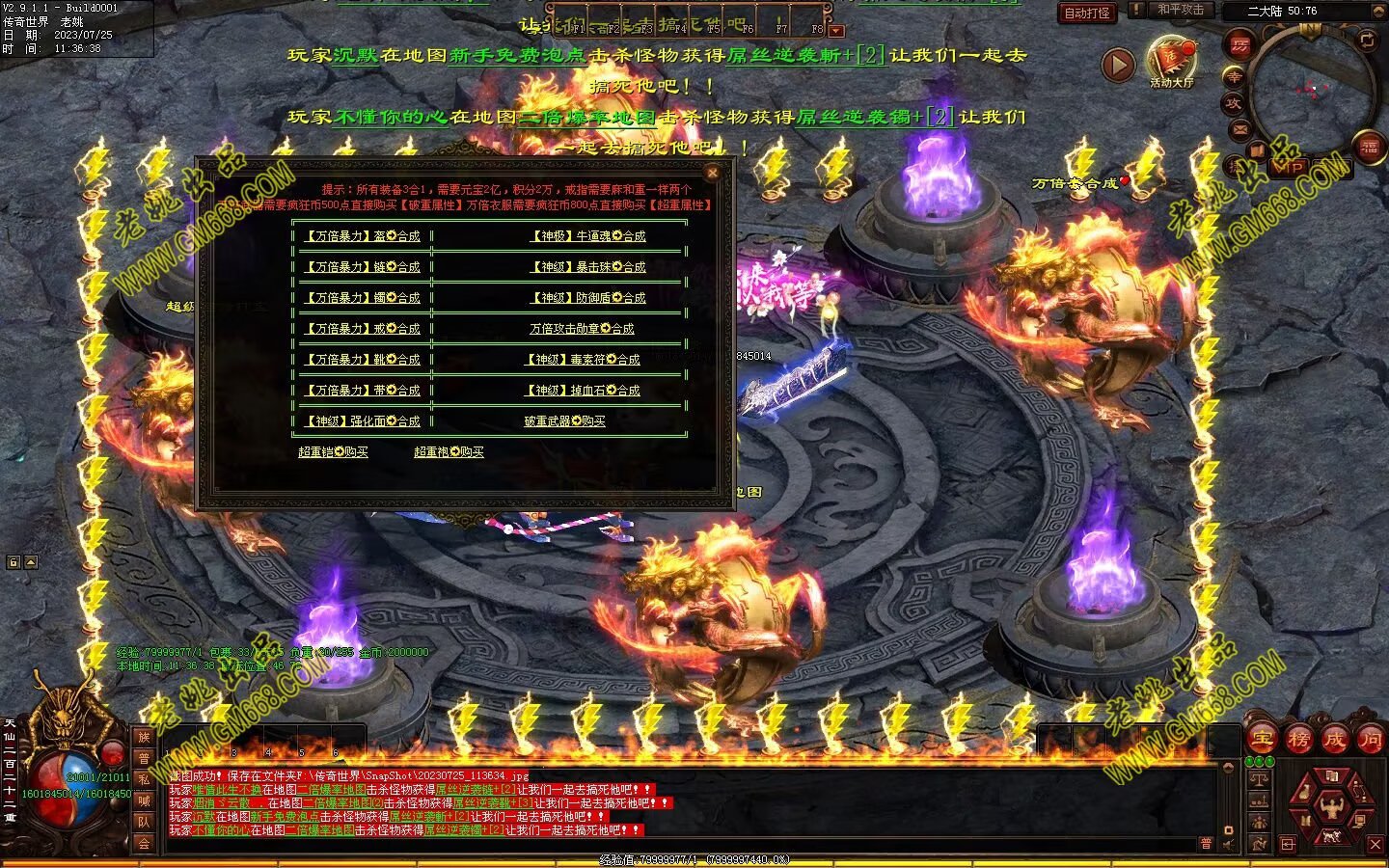Image resolution: width=1389 pixels, height=868 pixels.
Task: Choose 【万倍暴力】链 synthesis option
Action: [363, 267]
